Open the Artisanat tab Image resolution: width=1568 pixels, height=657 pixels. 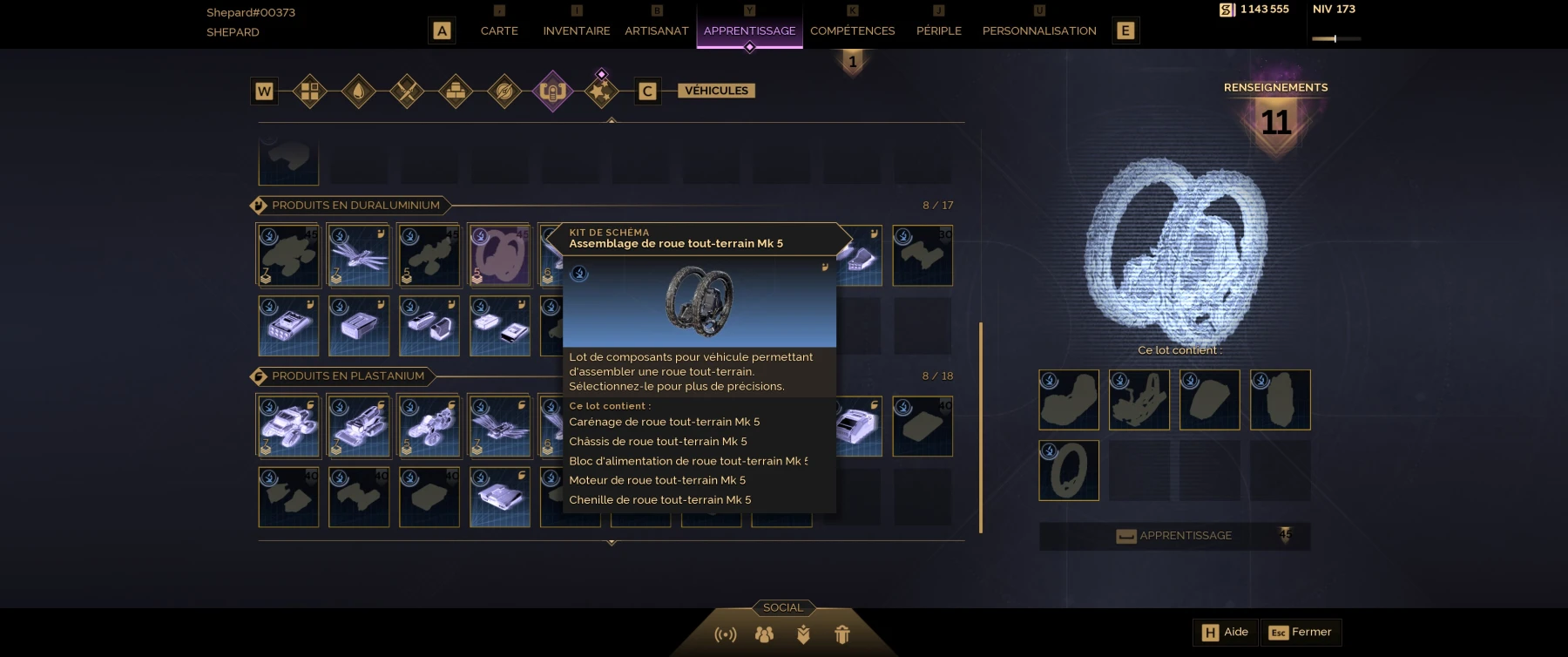point(656,30)
